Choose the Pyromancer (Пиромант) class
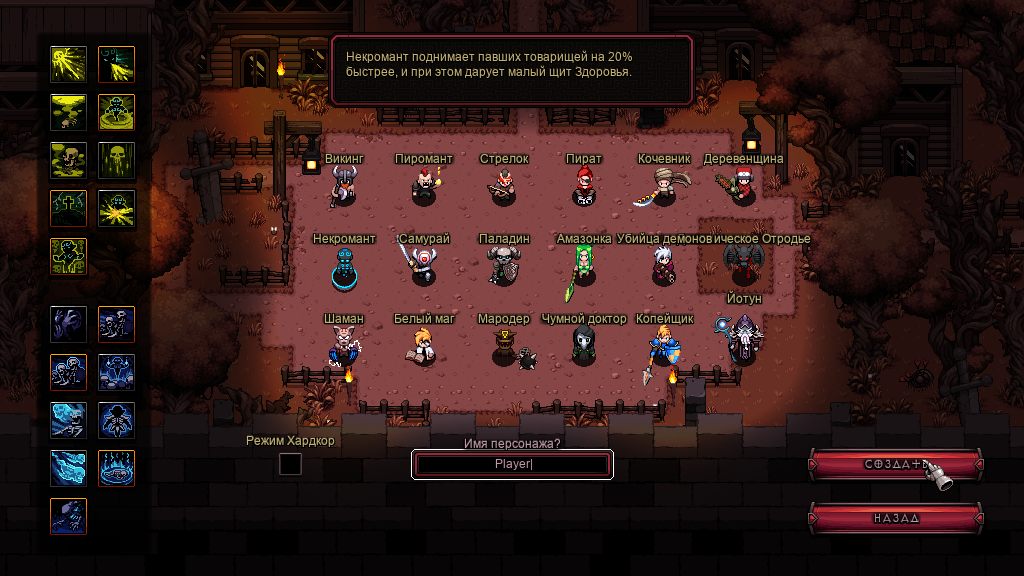 [x=424, y=187]
